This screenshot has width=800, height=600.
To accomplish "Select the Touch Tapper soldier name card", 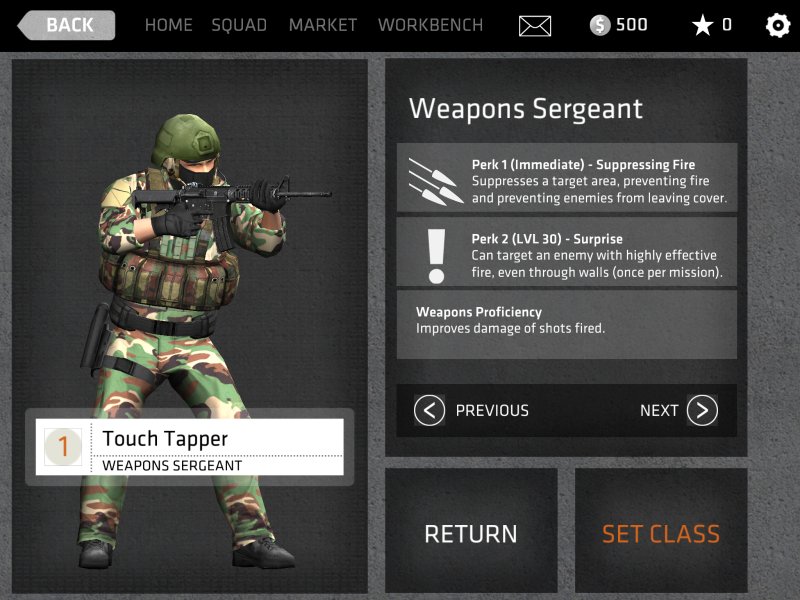I will (190, 447).
